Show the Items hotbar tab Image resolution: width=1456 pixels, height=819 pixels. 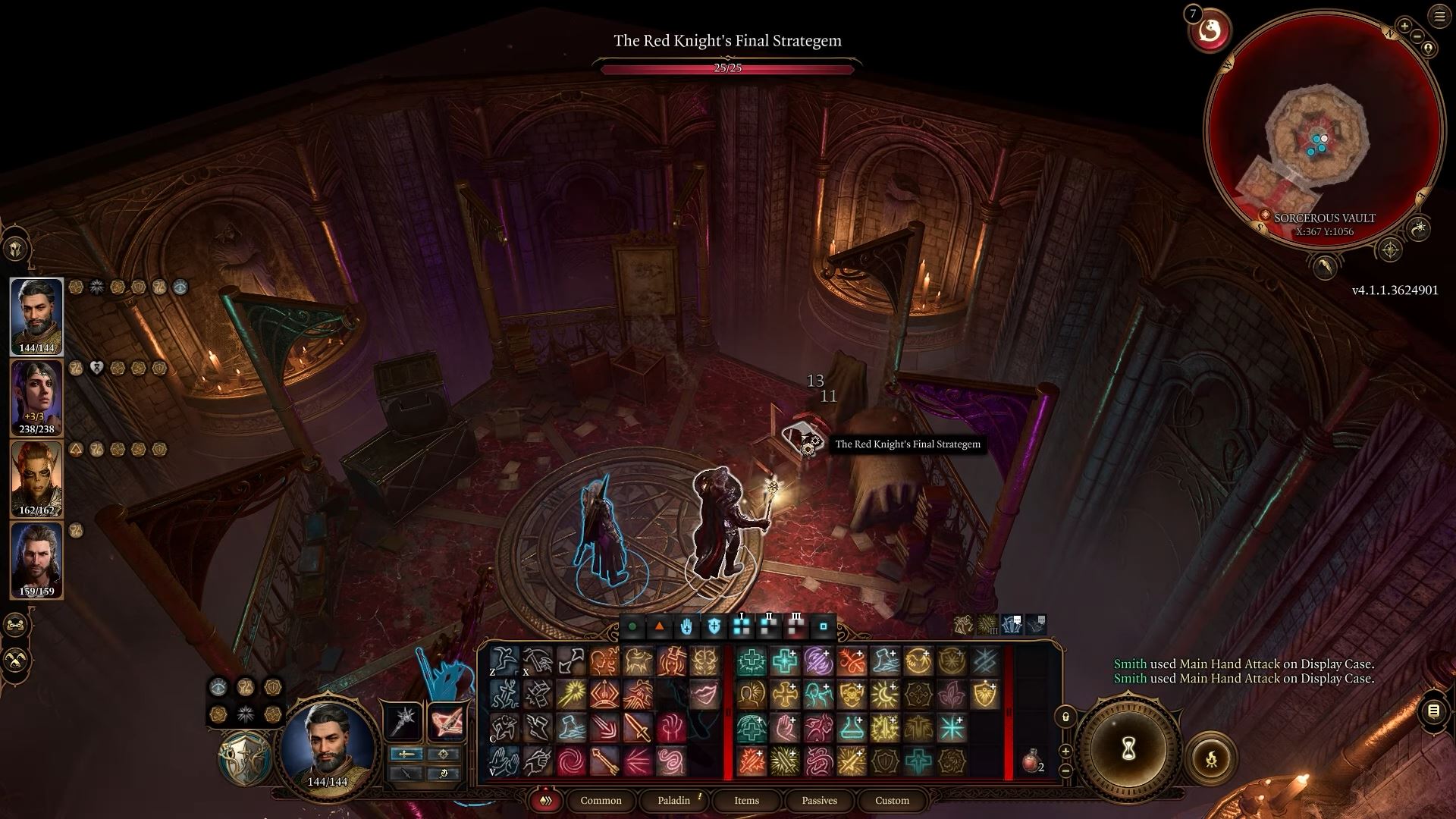tap(746, 800)
